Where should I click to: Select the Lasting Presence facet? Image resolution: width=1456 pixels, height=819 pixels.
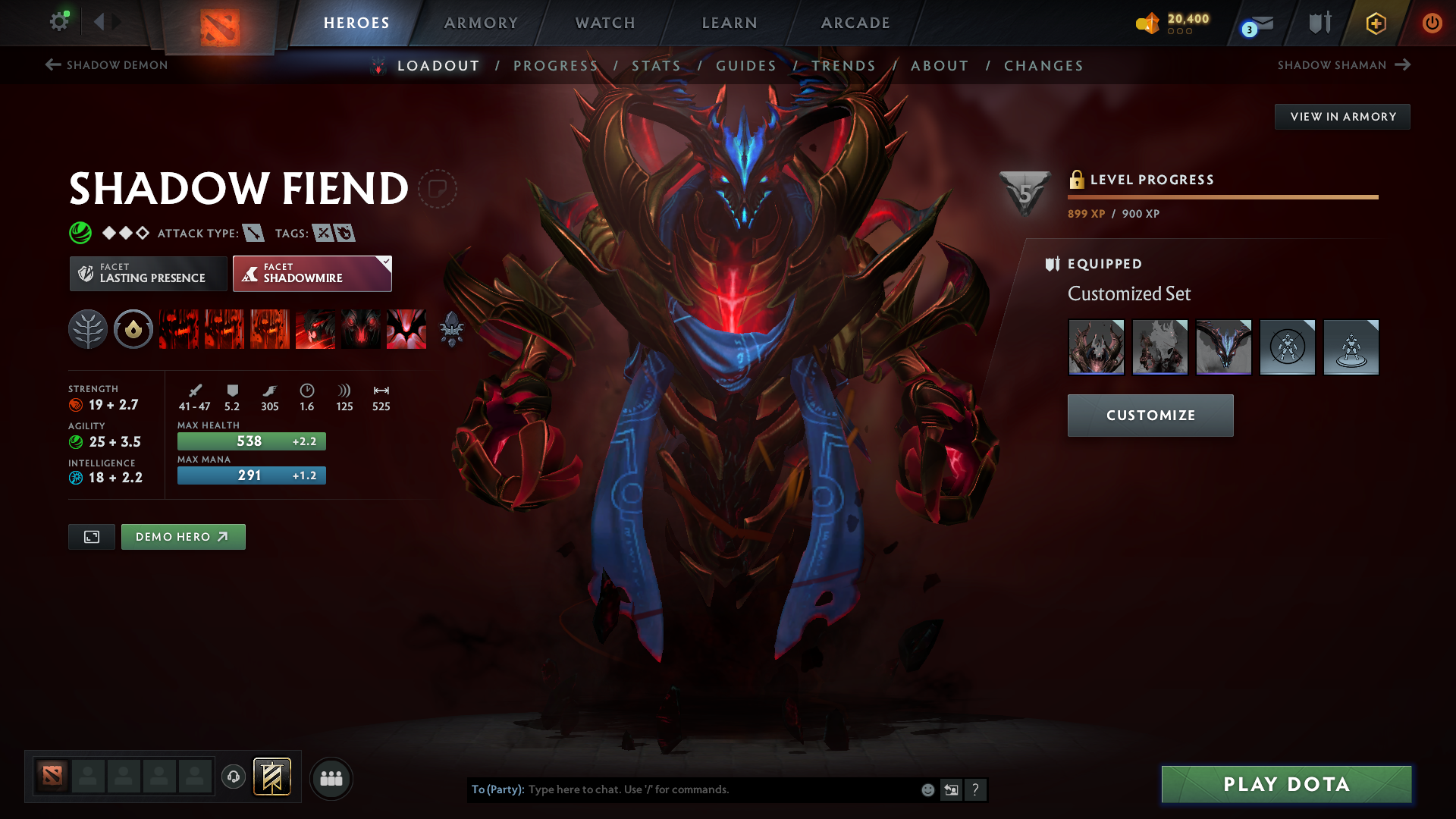[149, 273]
